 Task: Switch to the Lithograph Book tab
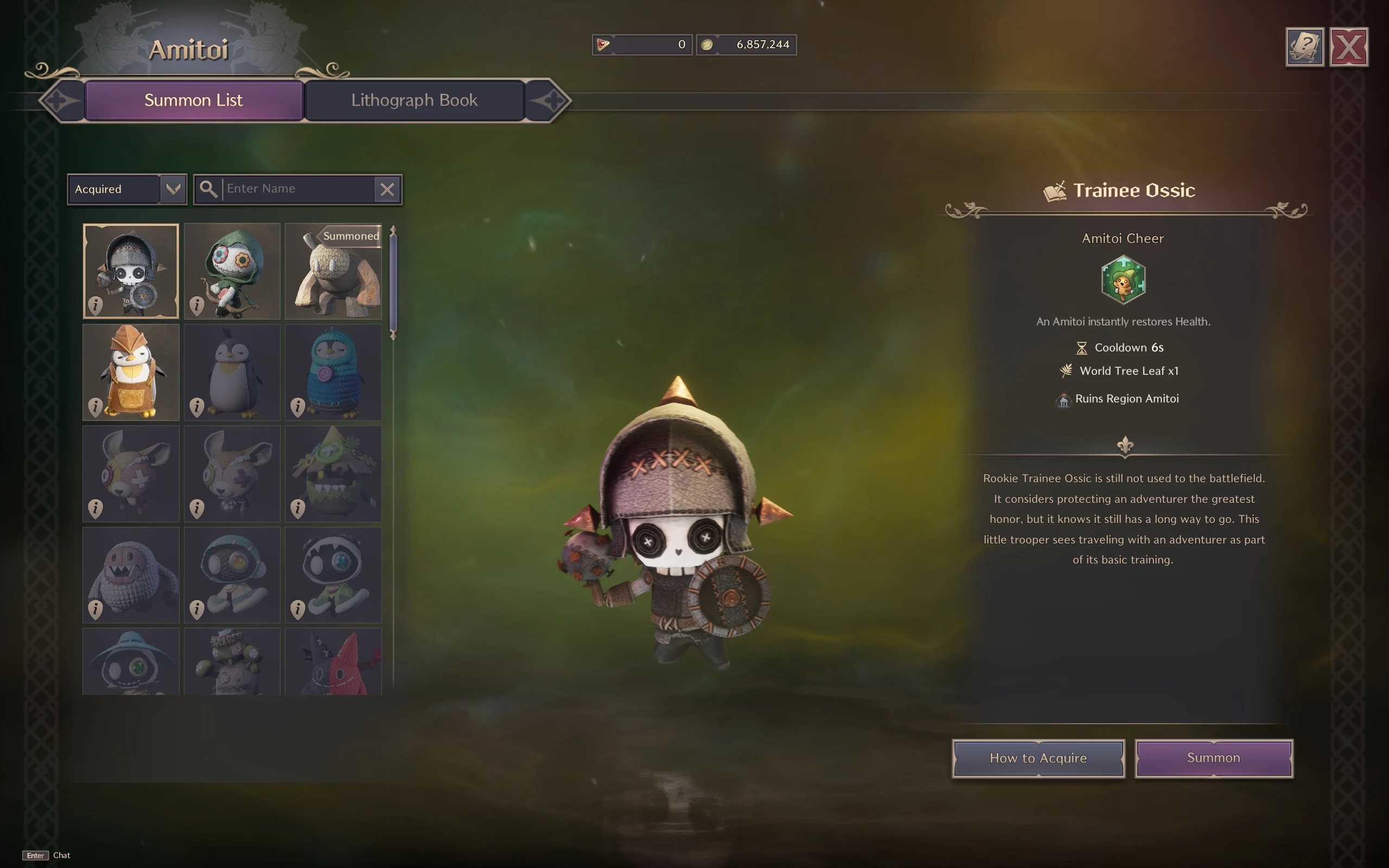(414, 100)
